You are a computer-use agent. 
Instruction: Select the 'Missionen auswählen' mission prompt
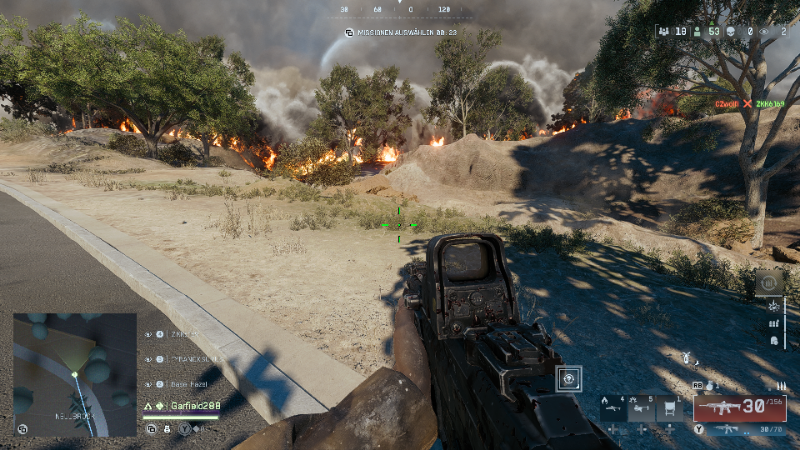(400, 32)
